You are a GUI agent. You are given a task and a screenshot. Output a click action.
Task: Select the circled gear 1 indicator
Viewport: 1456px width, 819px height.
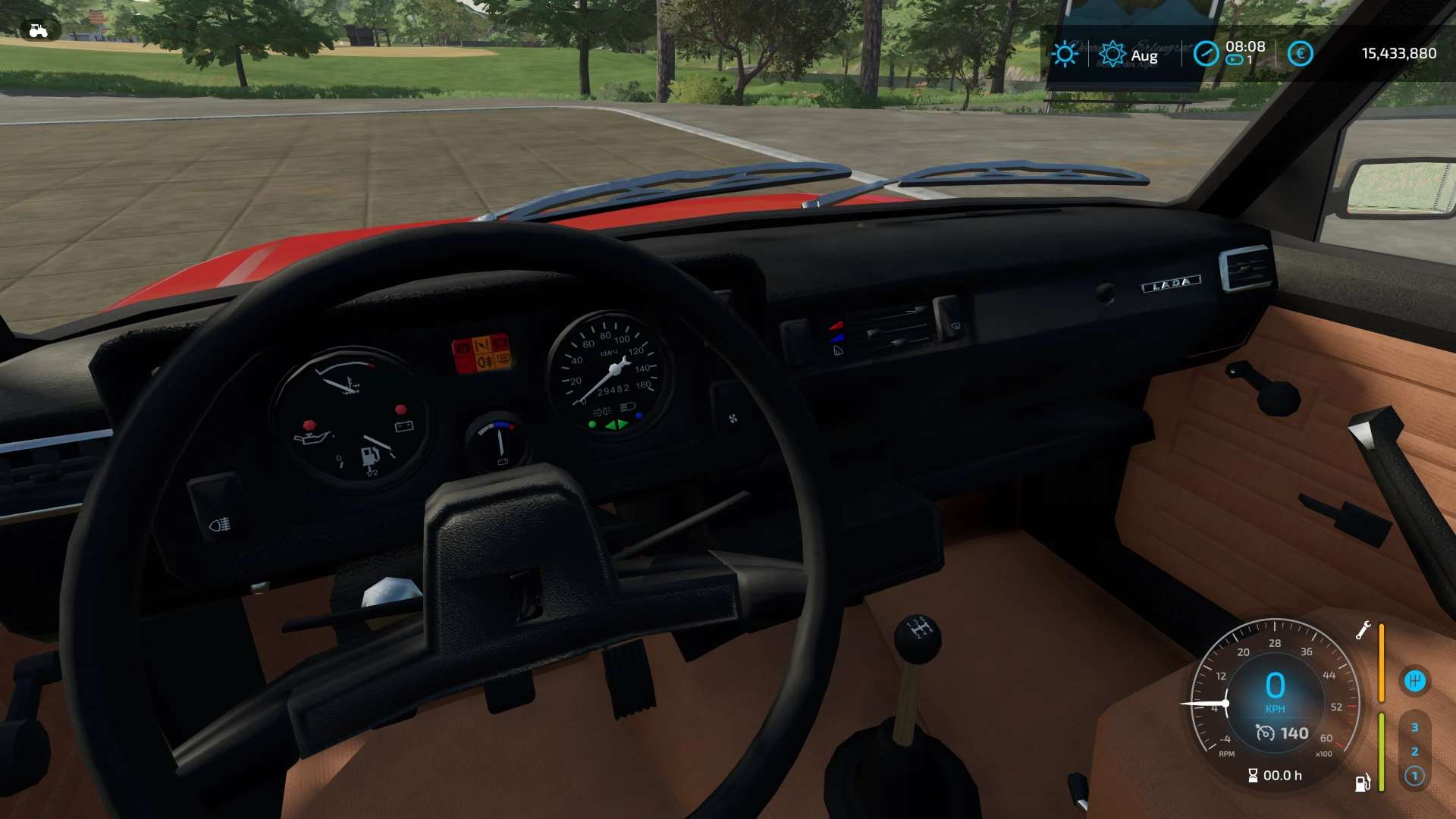1414,776
